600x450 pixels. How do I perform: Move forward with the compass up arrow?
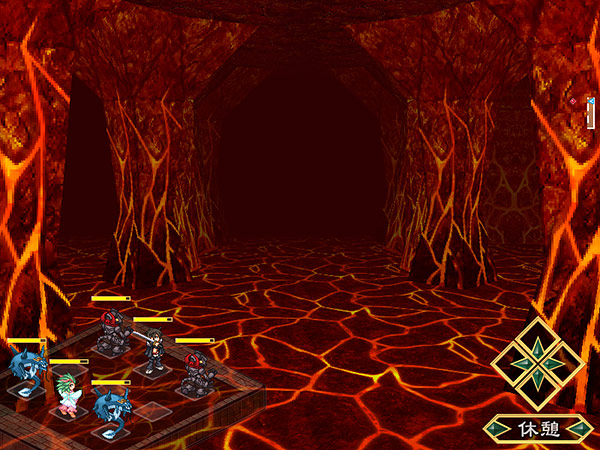(538, 340)
